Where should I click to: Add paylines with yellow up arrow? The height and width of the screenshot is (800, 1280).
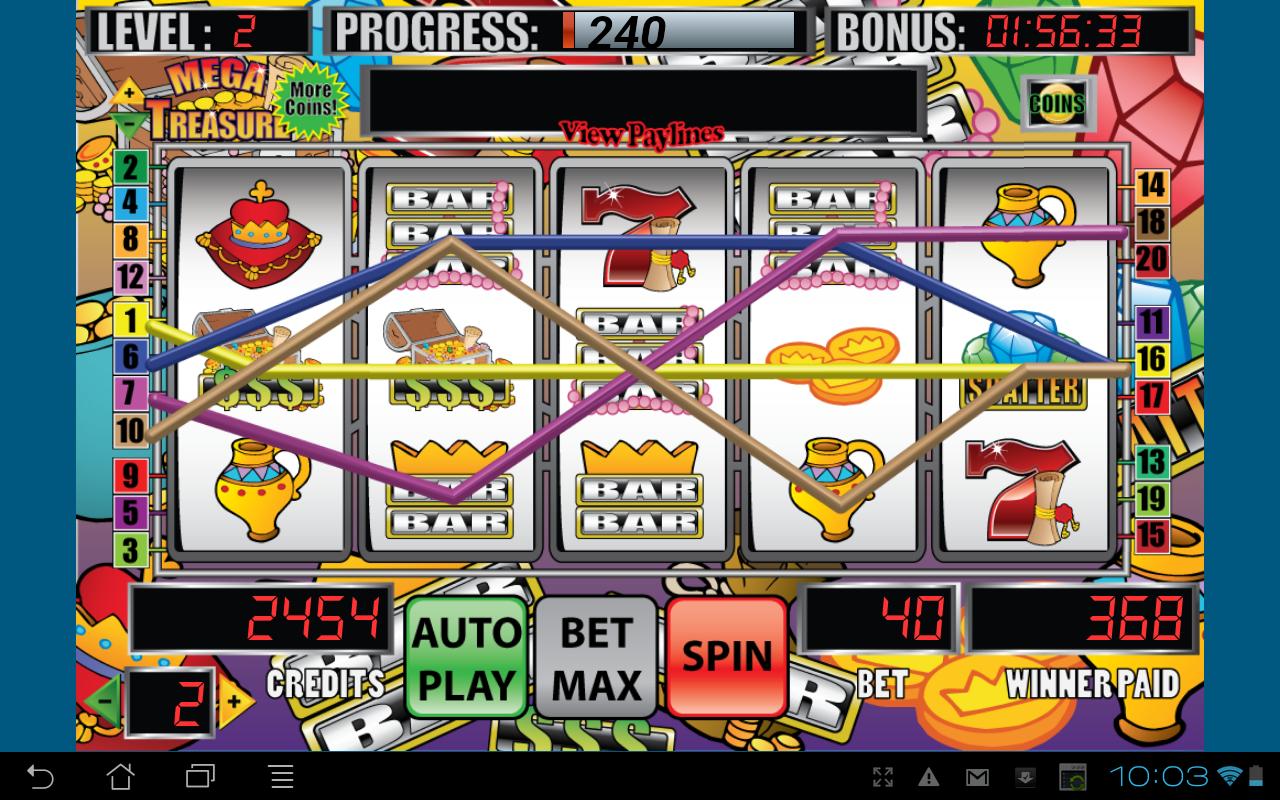point(128,94)
